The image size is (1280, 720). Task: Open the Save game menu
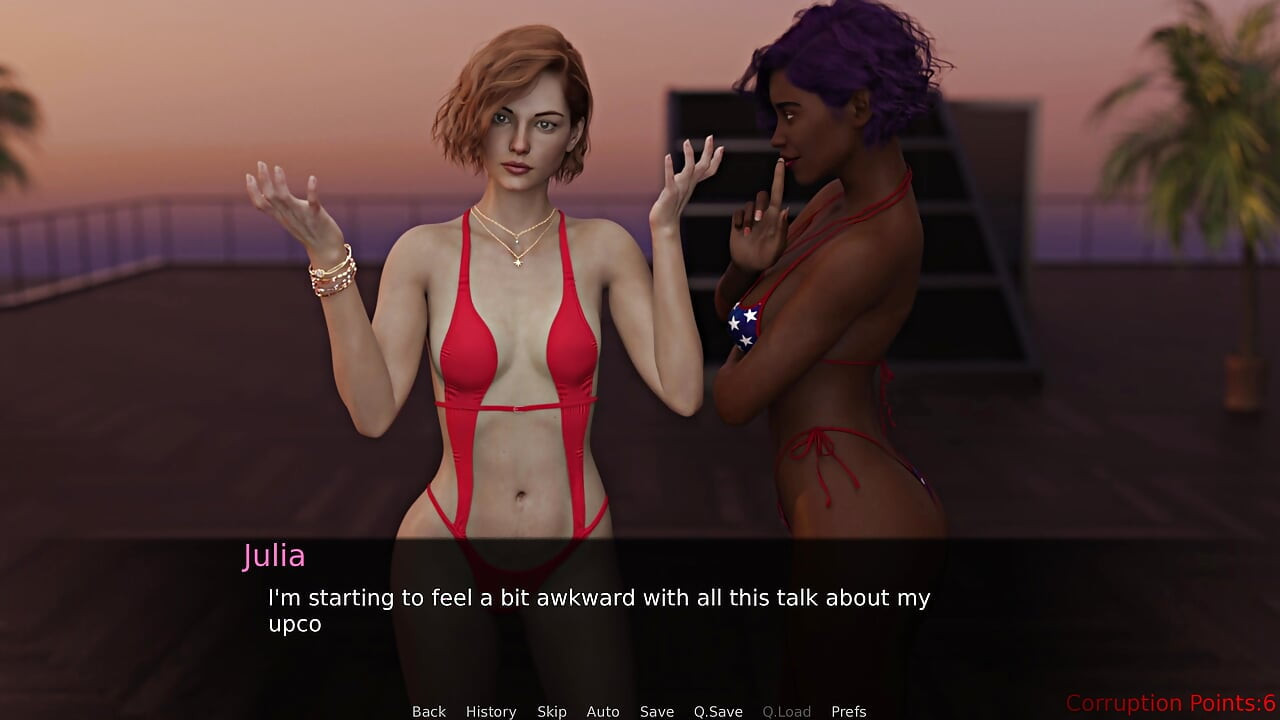[657, 711]
